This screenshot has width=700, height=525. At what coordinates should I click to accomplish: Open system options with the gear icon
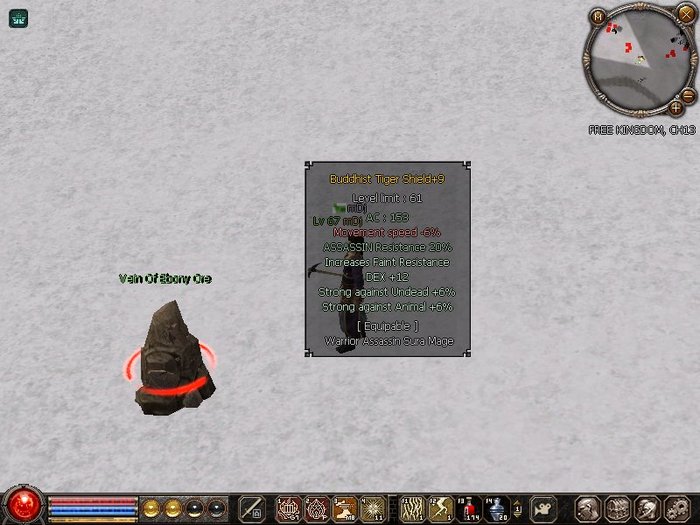(x=672, y=508)
